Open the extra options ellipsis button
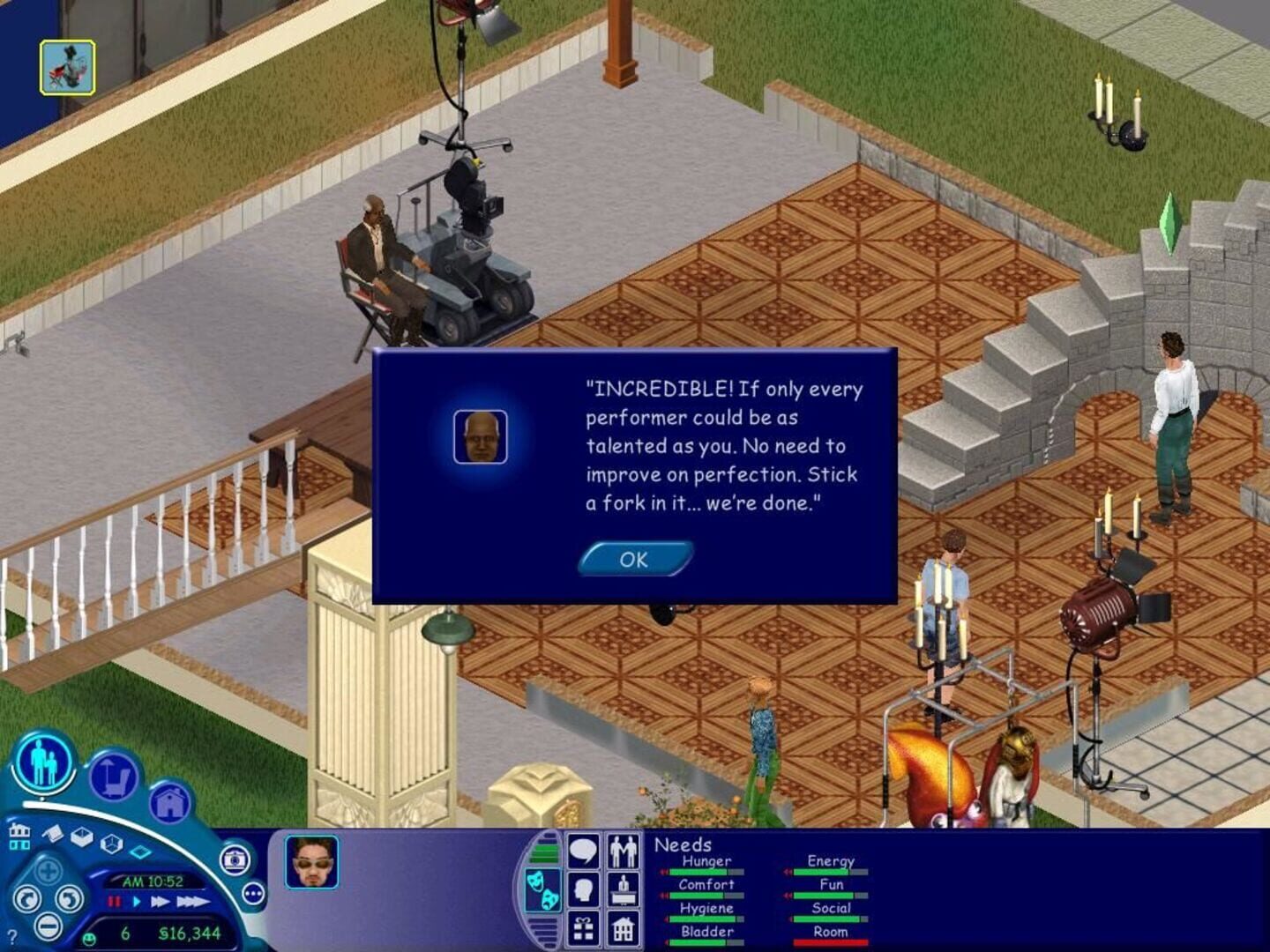 pyautogui.click(x=253, y=894)
